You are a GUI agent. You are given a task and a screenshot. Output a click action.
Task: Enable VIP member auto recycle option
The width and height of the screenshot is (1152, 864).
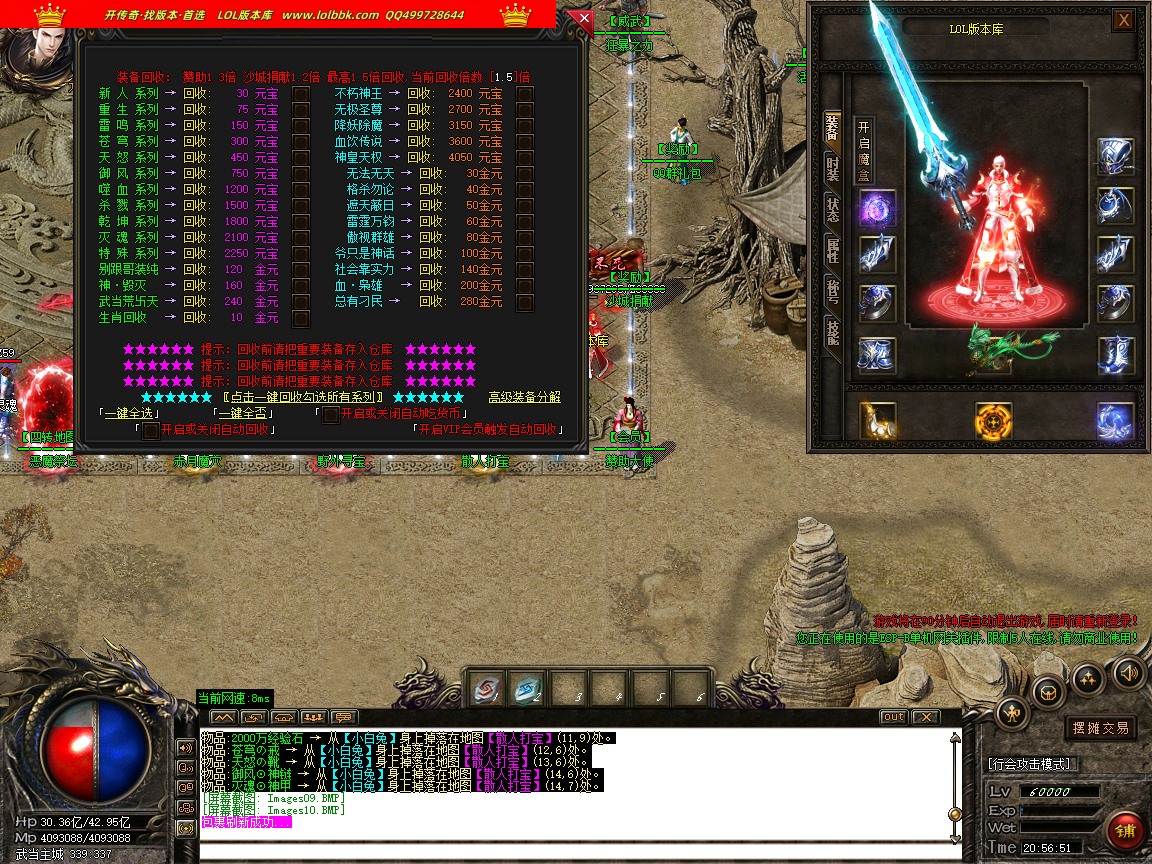pyautogui.click(x=485, y=429)
